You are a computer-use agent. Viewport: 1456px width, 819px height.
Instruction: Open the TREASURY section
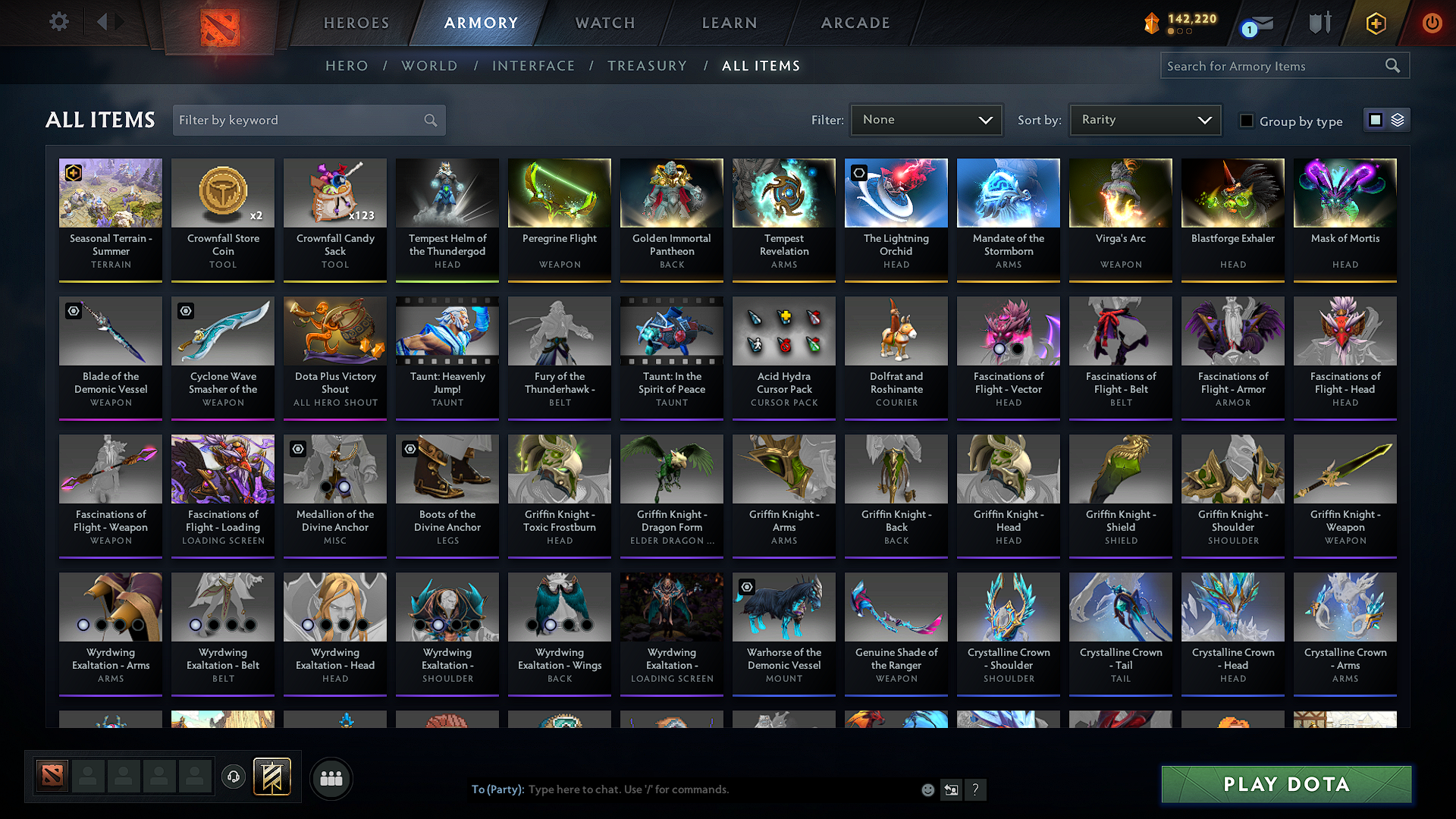pyautogui.click(x=647, y=66)
